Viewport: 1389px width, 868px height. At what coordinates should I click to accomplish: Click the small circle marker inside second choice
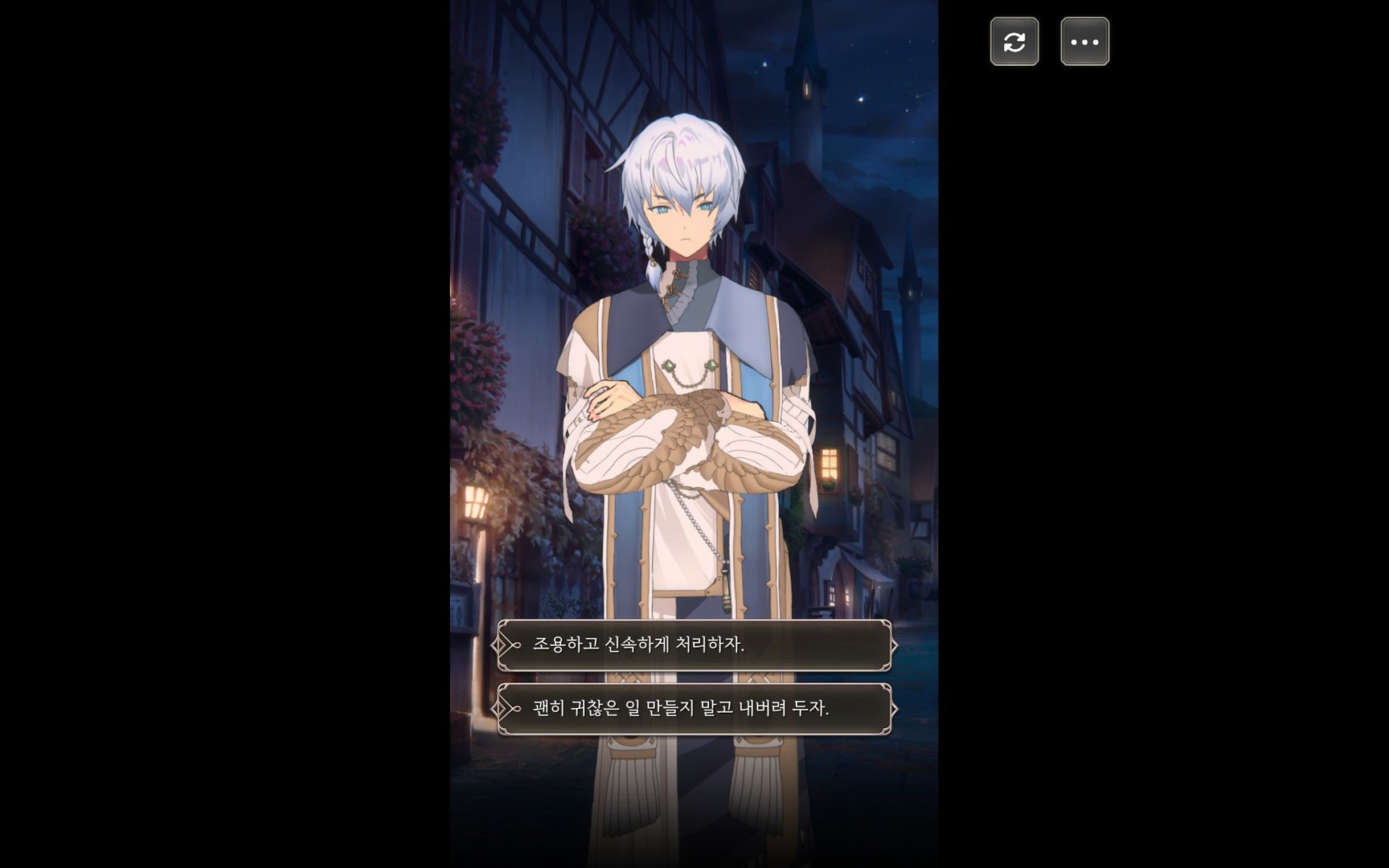click(x=516, y=710)
